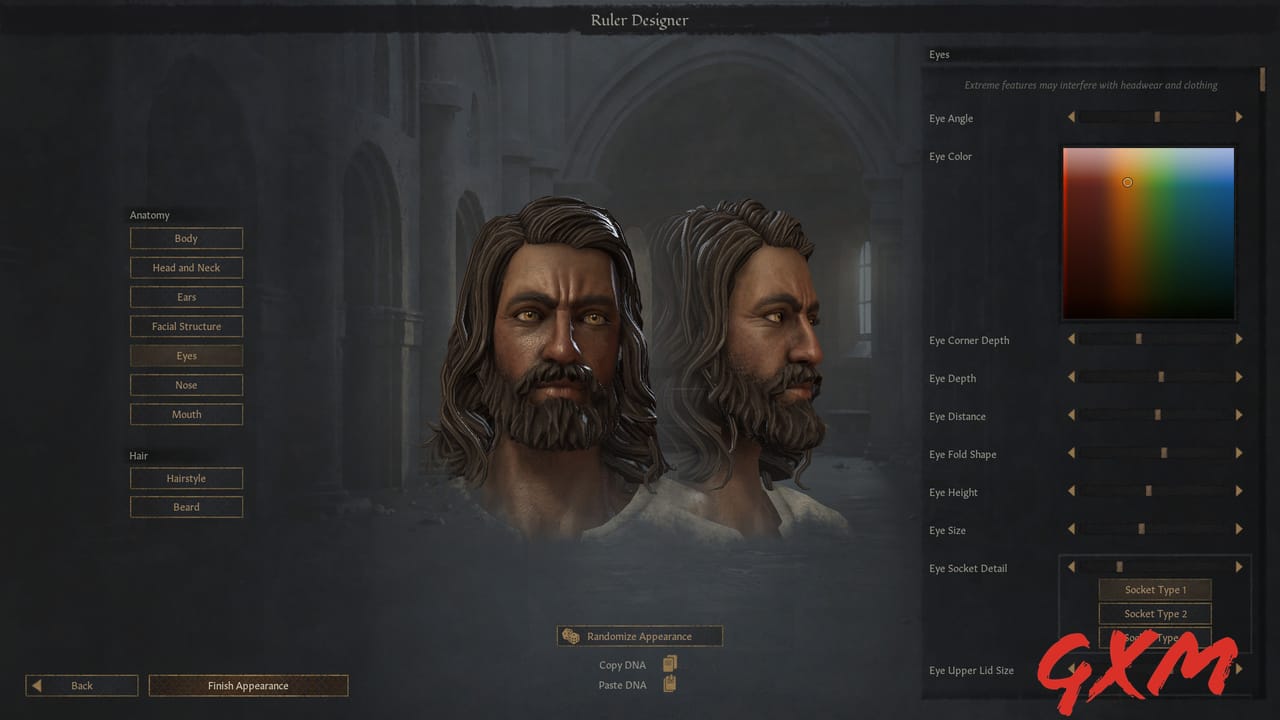Select the Facial Structure category
The width and height of the screenshot is (1280, 720).
186,326
